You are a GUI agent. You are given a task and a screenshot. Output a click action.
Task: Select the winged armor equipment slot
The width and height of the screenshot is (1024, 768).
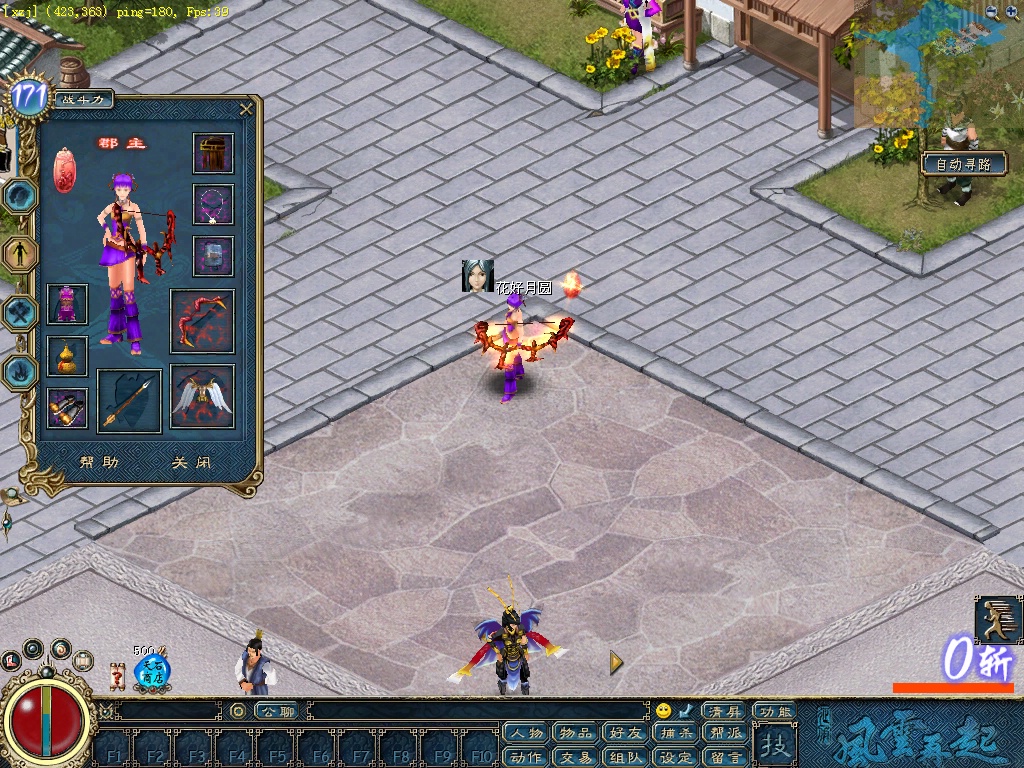click(x=202, y=396)
